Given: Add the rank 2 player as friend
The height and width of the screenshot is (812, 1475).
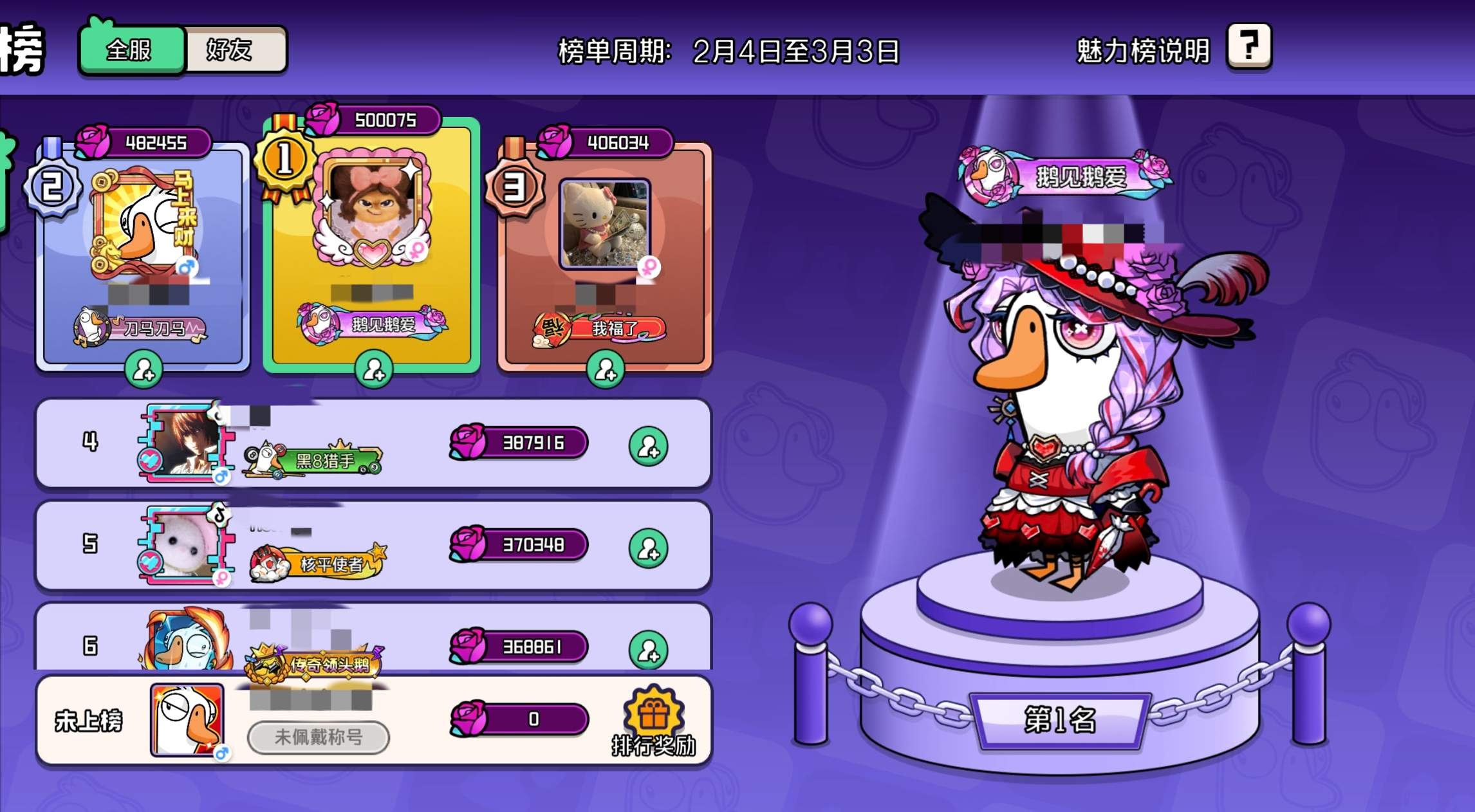Looking at the screenshot, I should 143,370.
